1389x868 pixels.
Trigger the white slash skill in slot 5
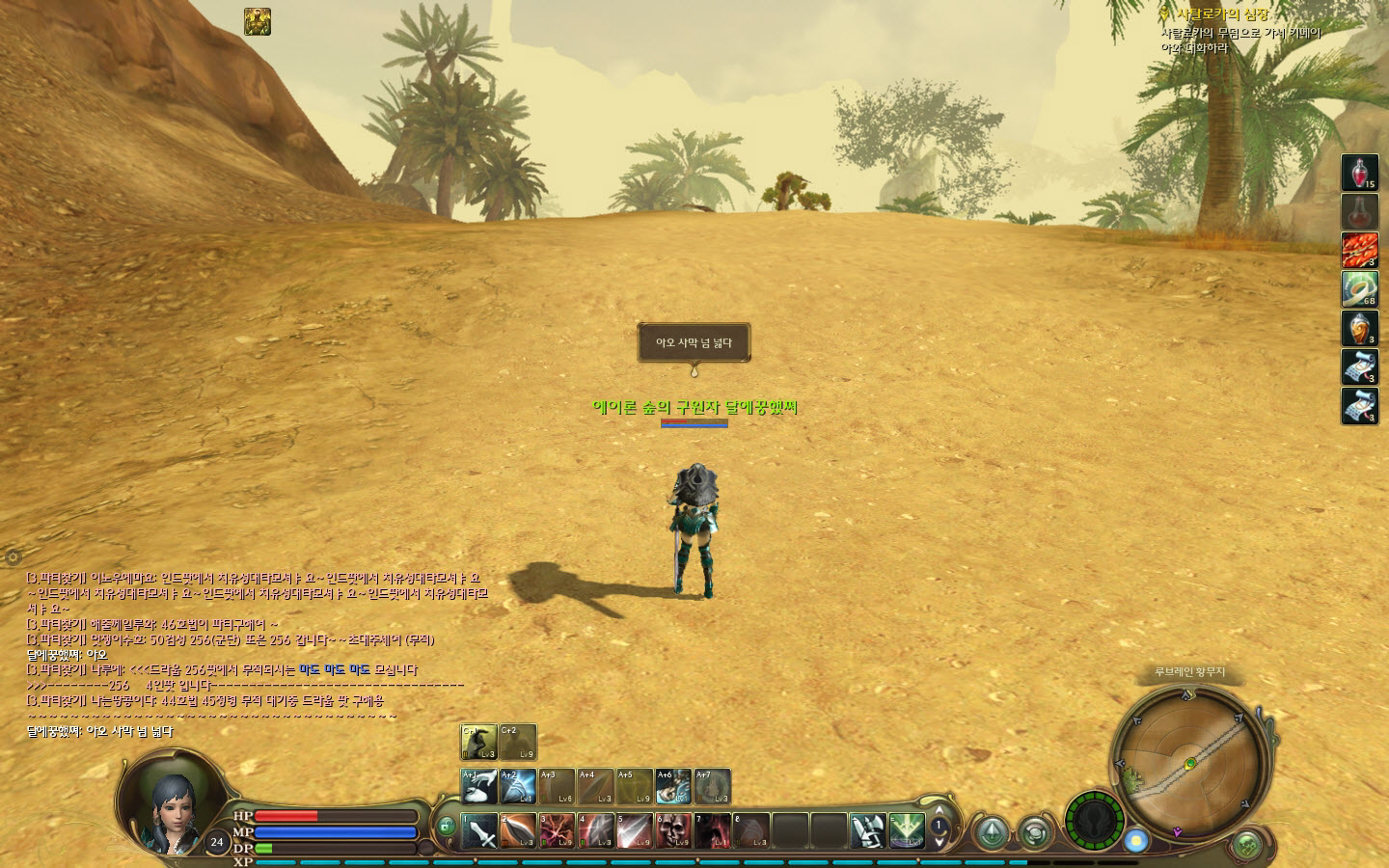click(x=635, y=831)
